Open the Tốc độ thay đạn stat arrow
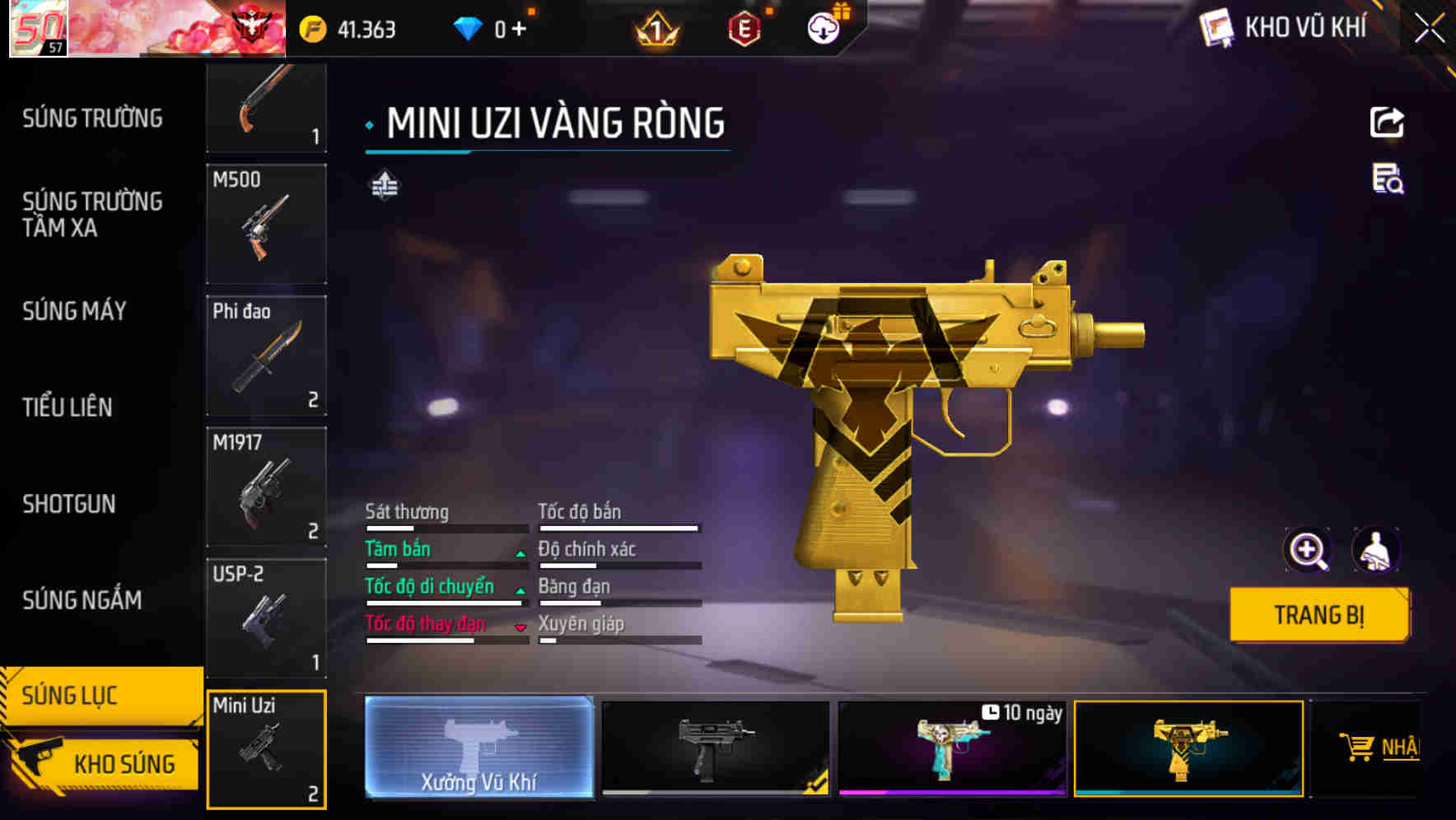This screenshot has height=820, width=1456. coord(520,629)
